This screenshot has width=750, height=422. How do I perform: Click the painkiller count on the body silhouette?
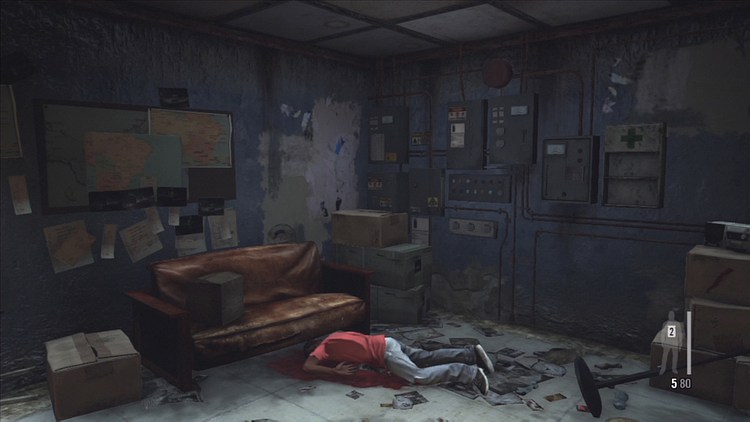[672, 331]
